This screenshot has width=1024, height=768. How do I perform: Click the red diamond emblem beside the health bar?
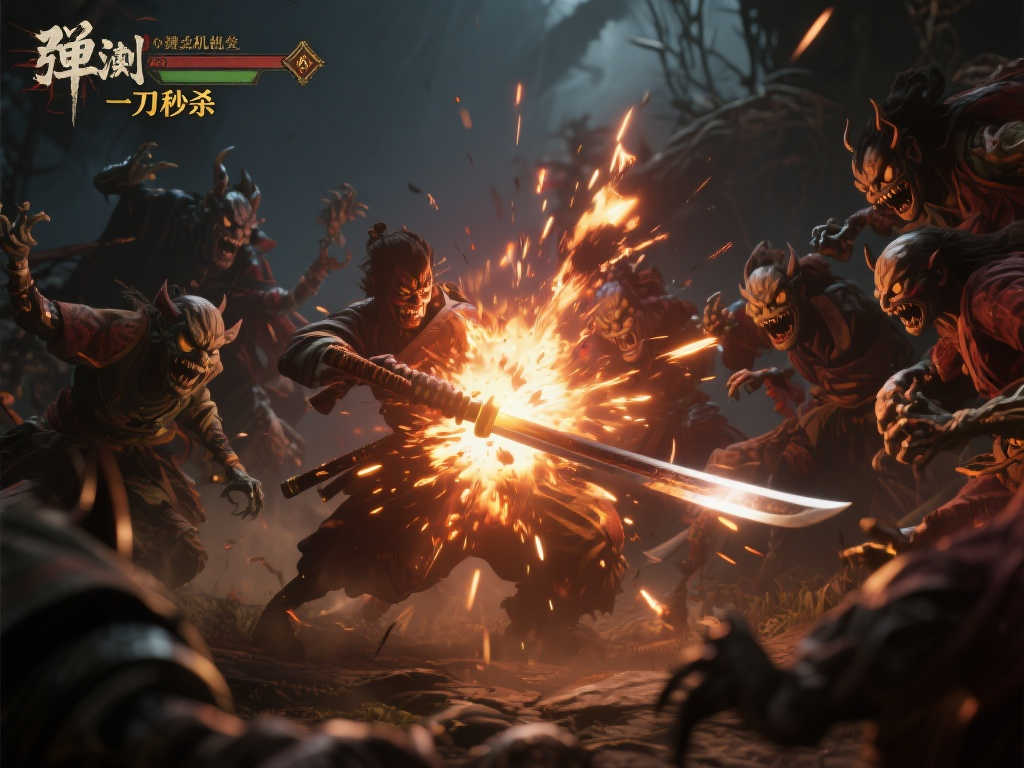(x=302, y=62)
